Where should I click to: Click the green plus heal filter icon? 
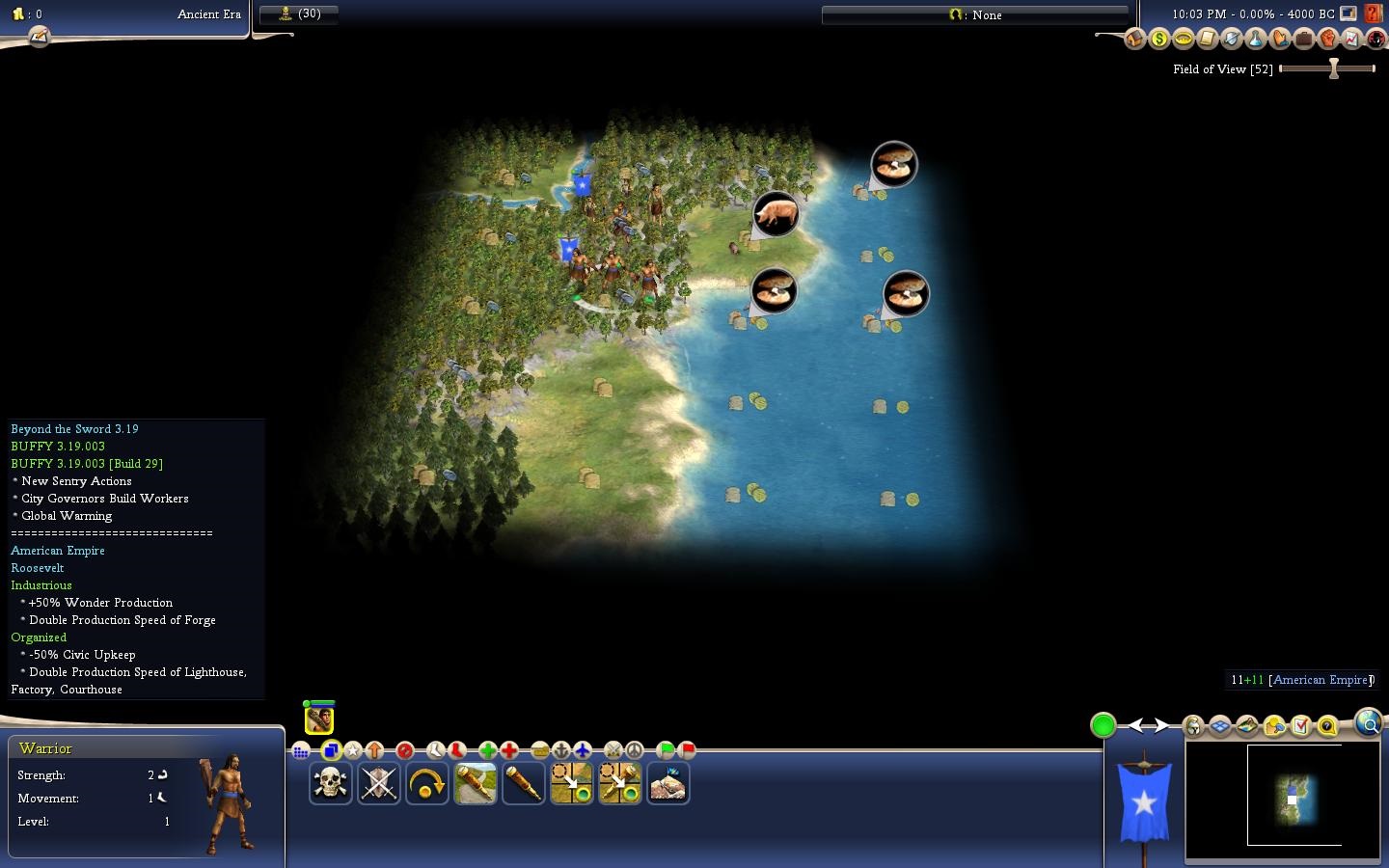(x=487, y=750)
